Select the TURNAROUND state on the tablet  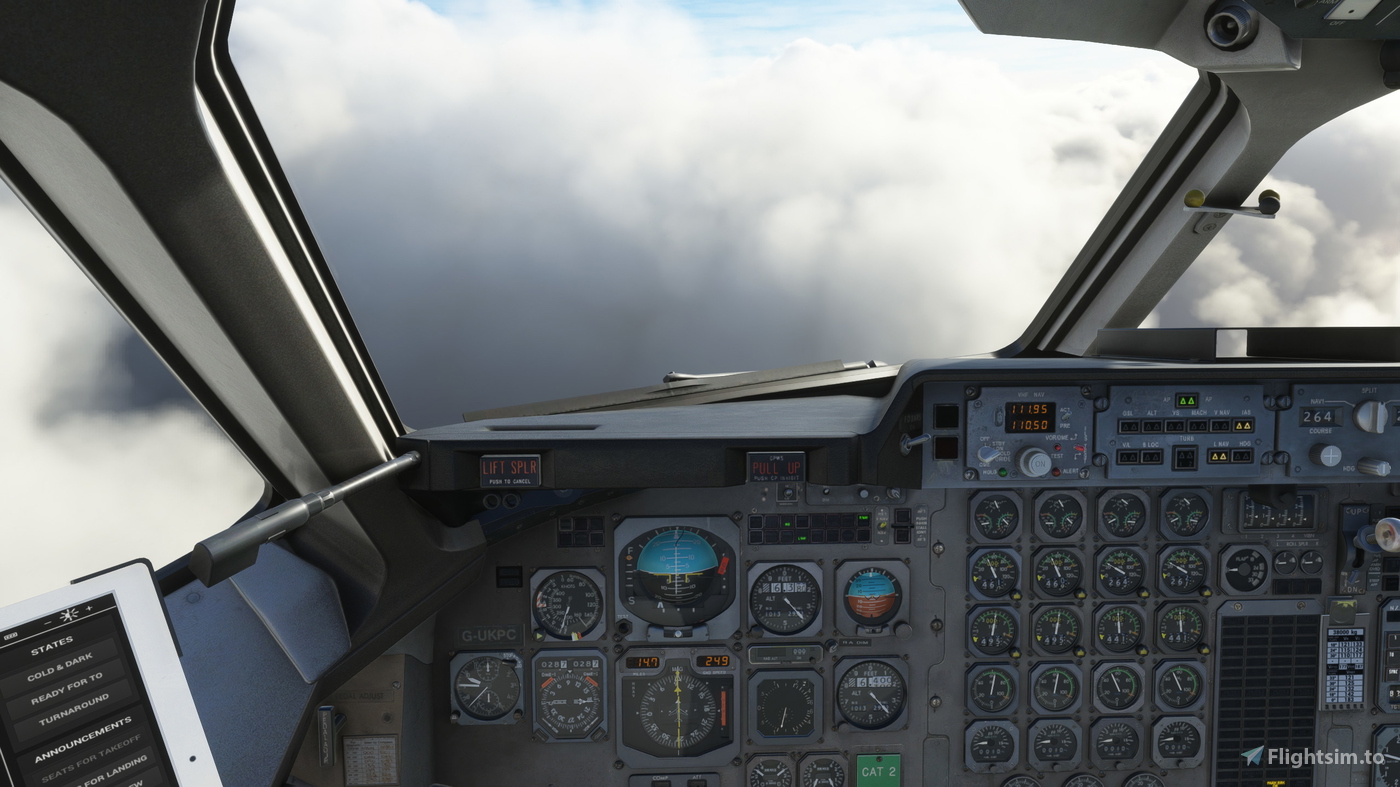pos(76,709)
